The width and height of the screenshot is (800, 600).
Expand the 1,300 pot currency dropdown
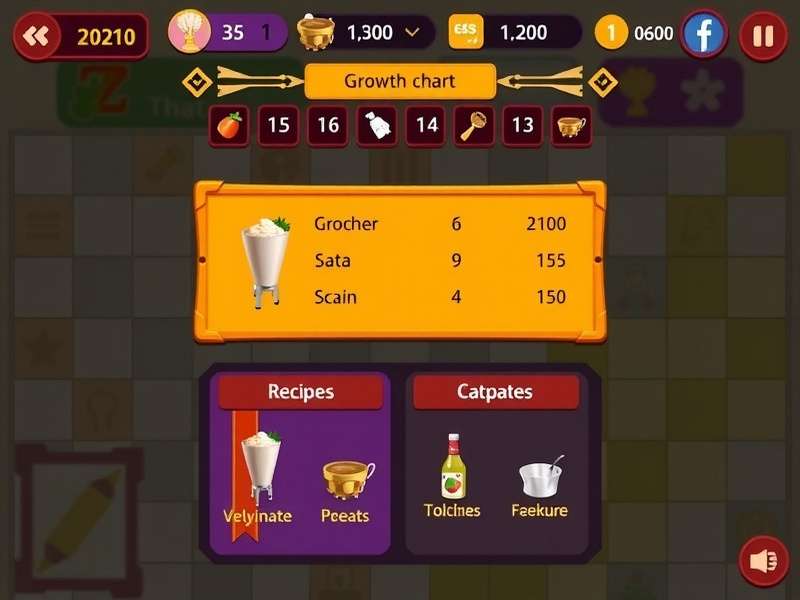pos(412,33)
